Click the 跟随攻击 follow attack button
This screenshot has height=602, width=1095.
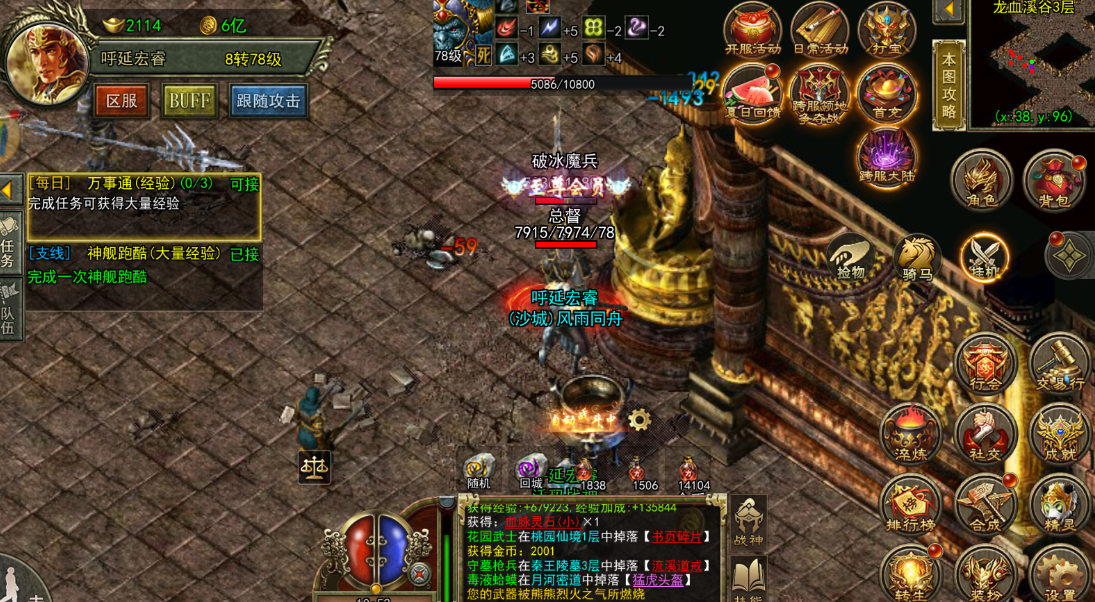(x=267, y=101)
